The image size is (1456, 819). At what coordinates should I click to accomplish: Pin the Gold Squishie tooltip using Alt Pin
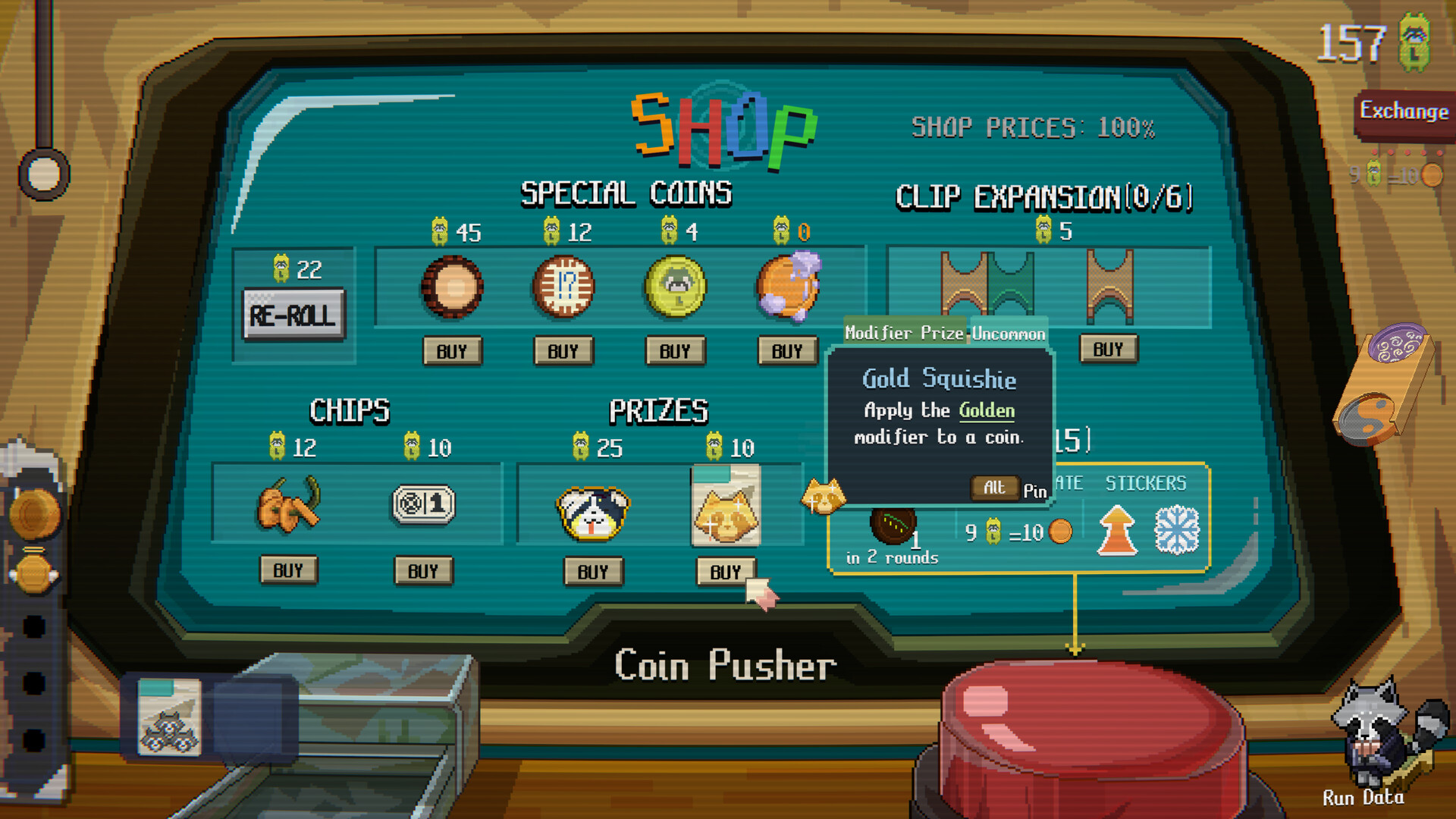coord(994,488)
